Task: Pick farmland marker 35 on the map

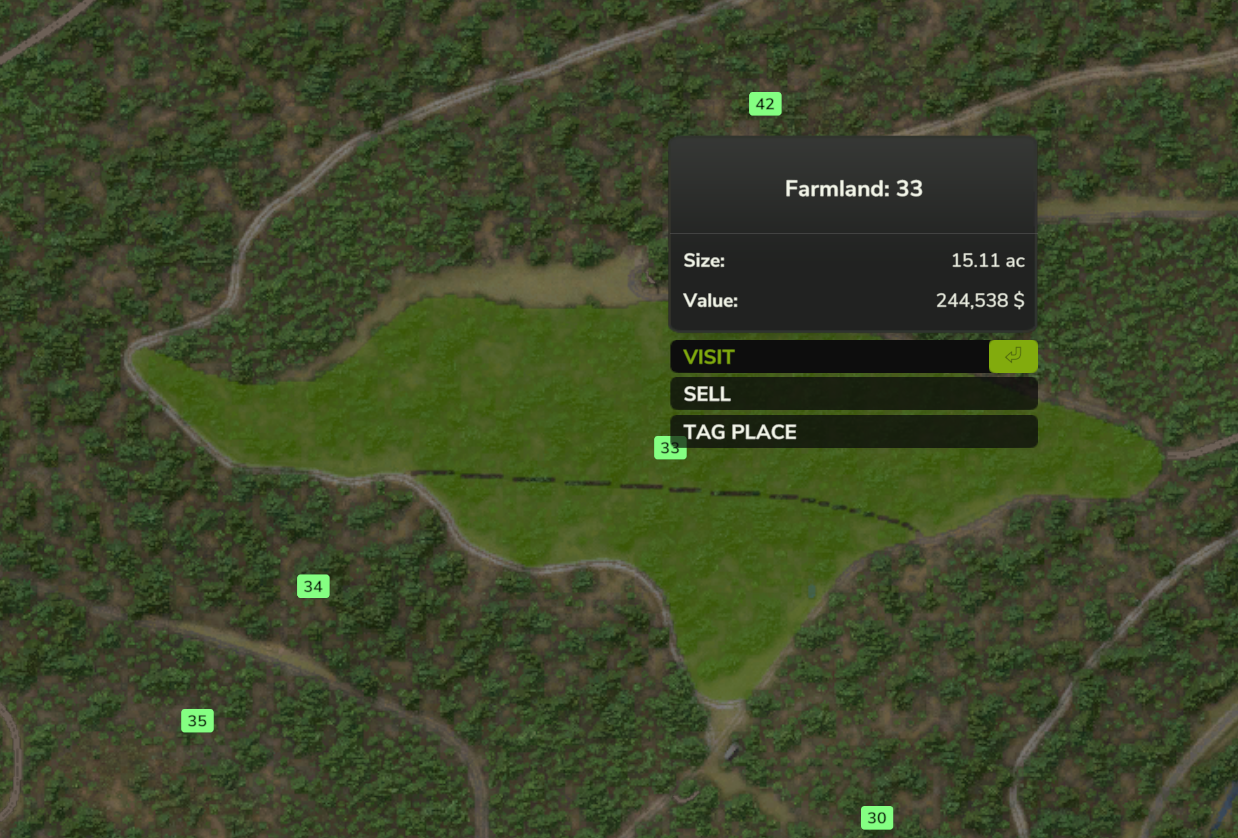Action: click(197, 721)
